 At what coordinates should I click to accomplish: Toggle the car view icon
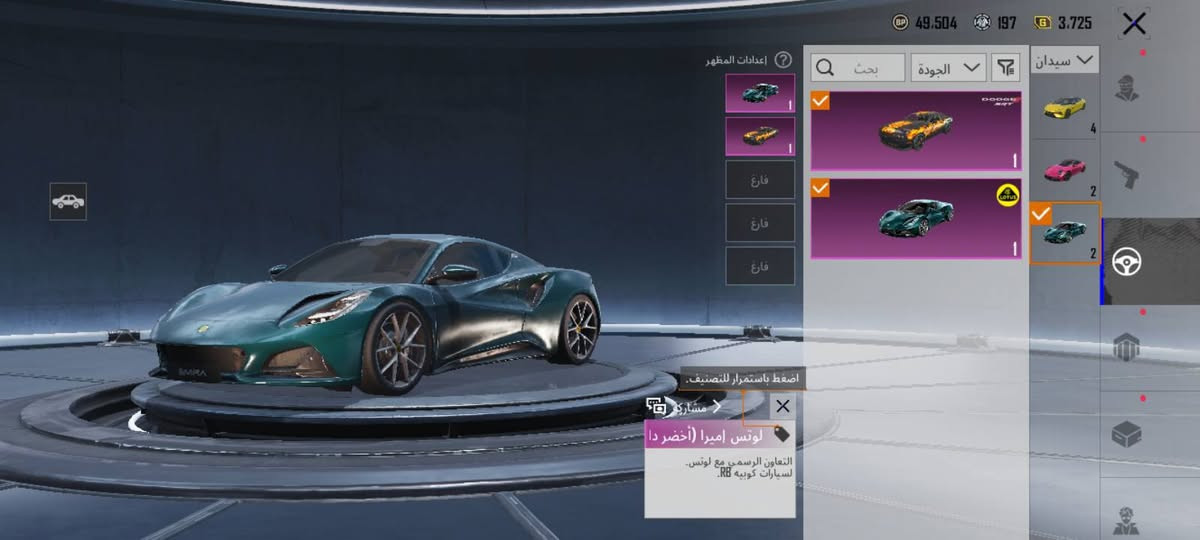point(68,201)
